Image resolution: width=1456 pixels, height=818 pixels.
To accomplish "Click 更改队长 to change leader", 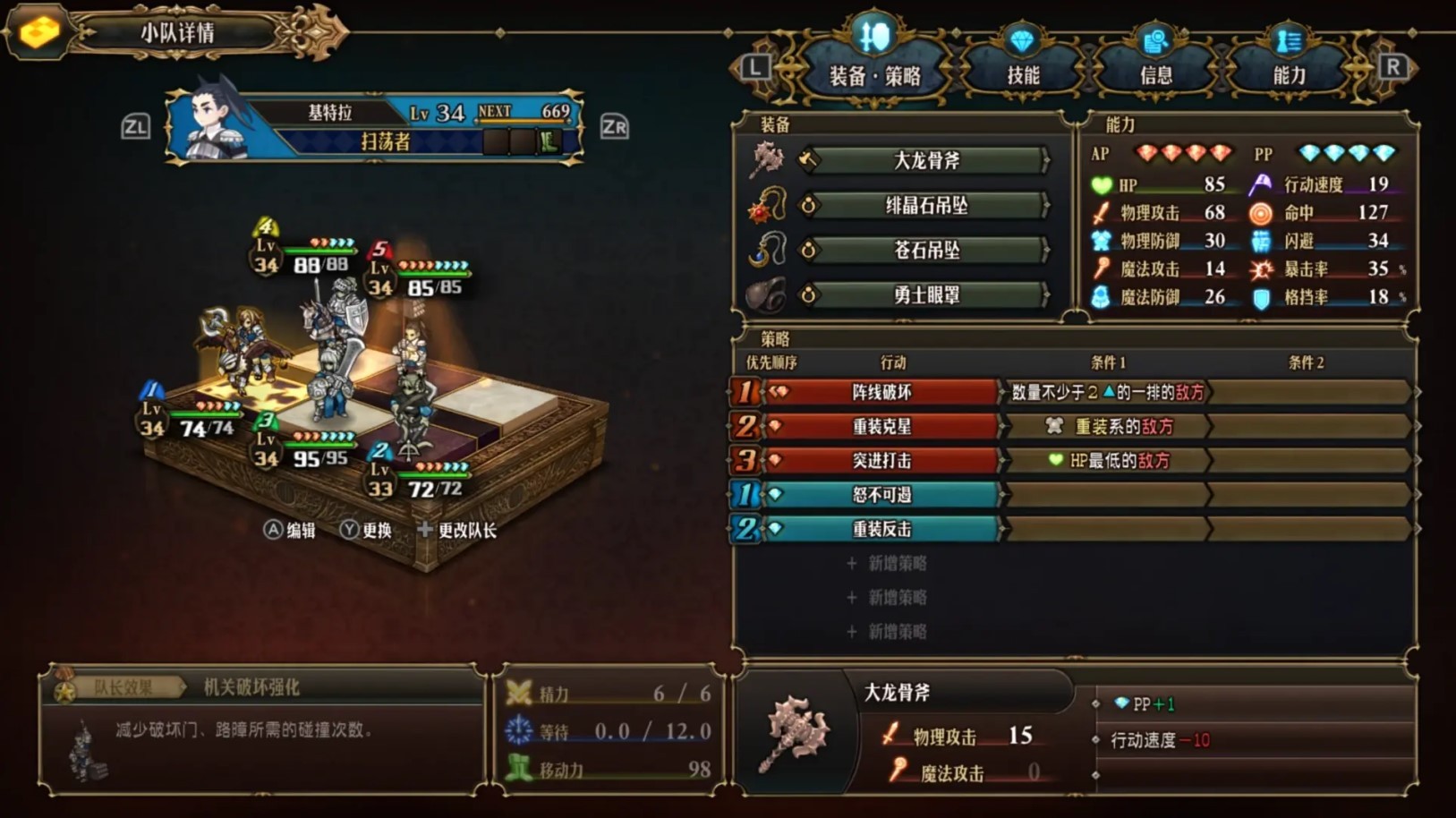I will pos(458,530).
